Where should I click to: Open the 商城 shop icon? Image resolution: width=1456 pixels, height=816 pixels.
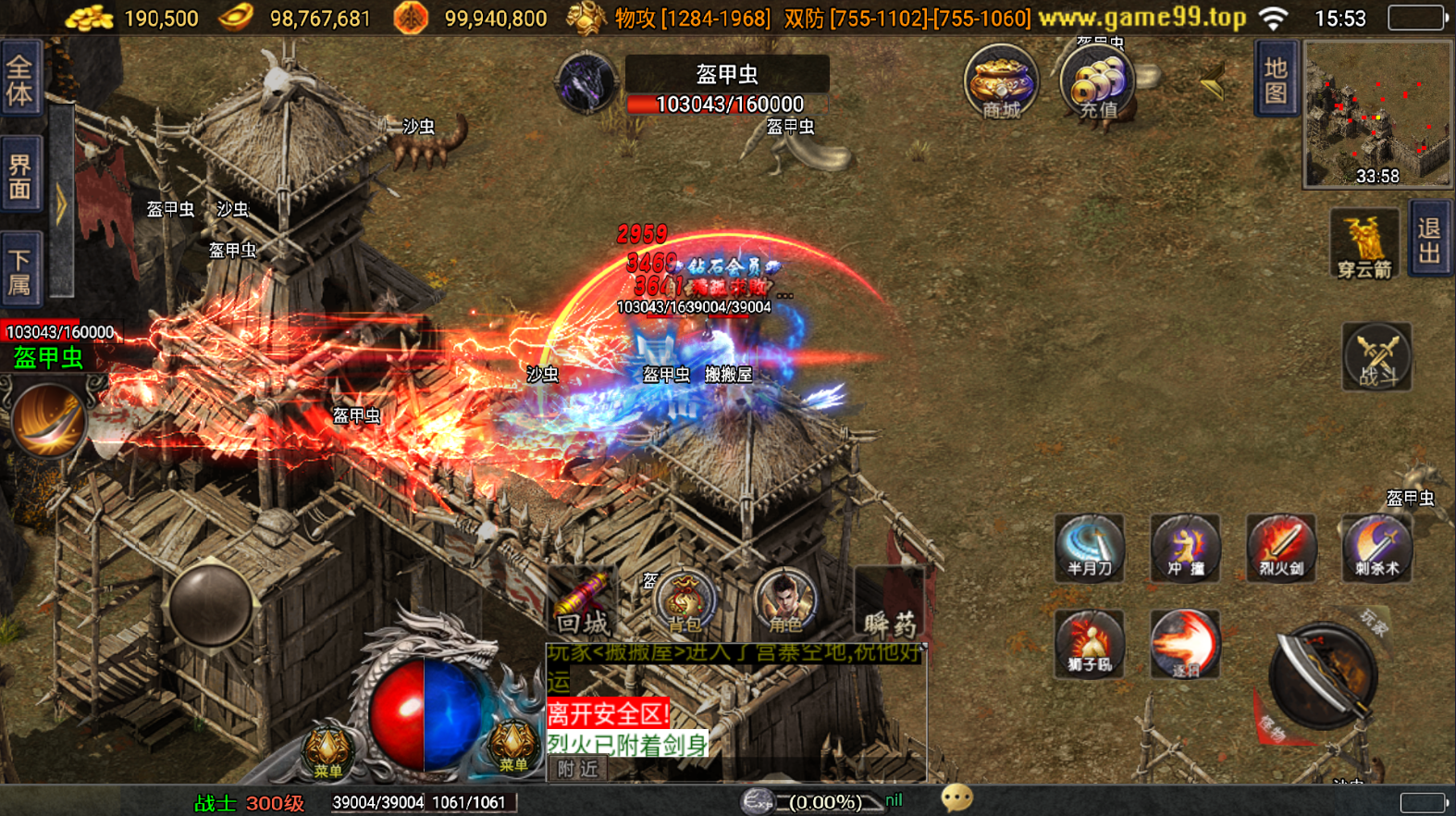[1000, 81]
